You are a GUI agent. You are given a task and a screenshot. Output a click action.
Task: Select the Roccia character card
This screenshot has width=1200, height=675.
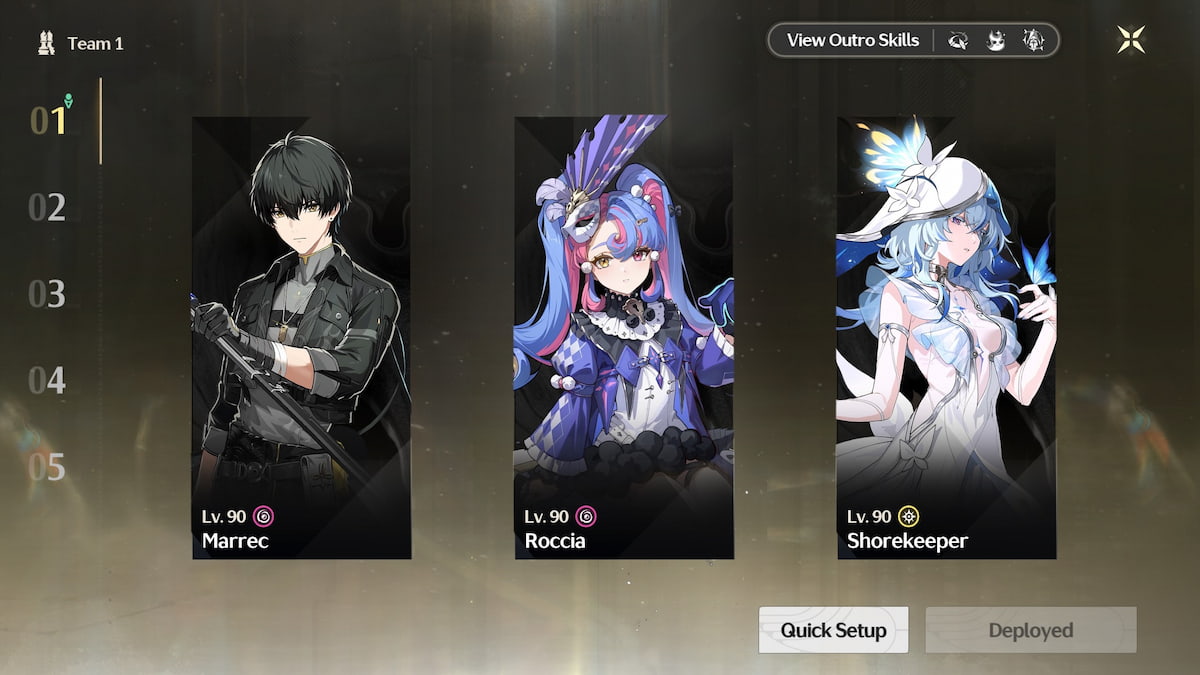coord(624,337)
